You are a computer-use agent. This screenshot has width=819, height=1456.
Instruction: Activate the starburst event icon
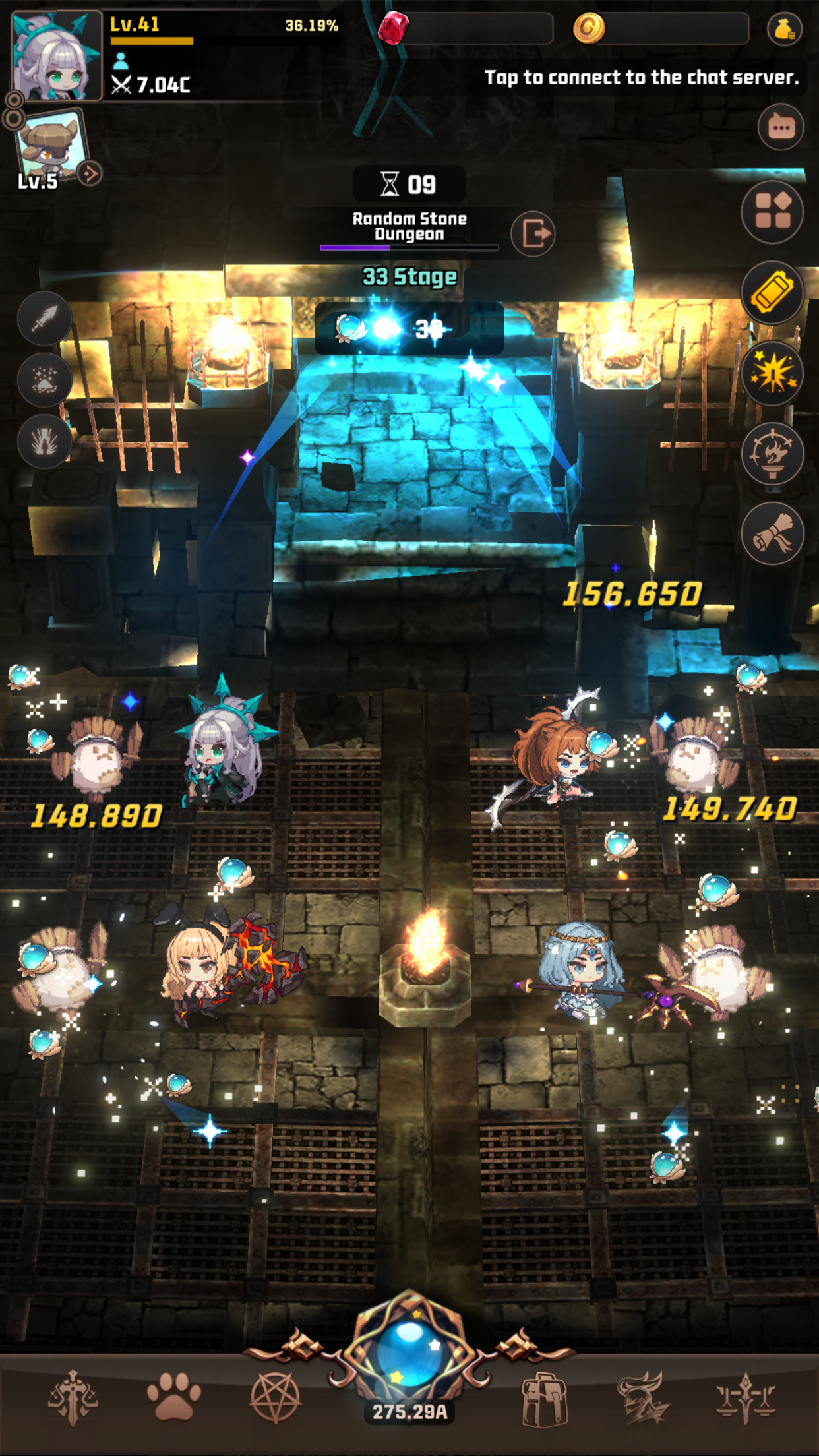(x=772, y=373)
